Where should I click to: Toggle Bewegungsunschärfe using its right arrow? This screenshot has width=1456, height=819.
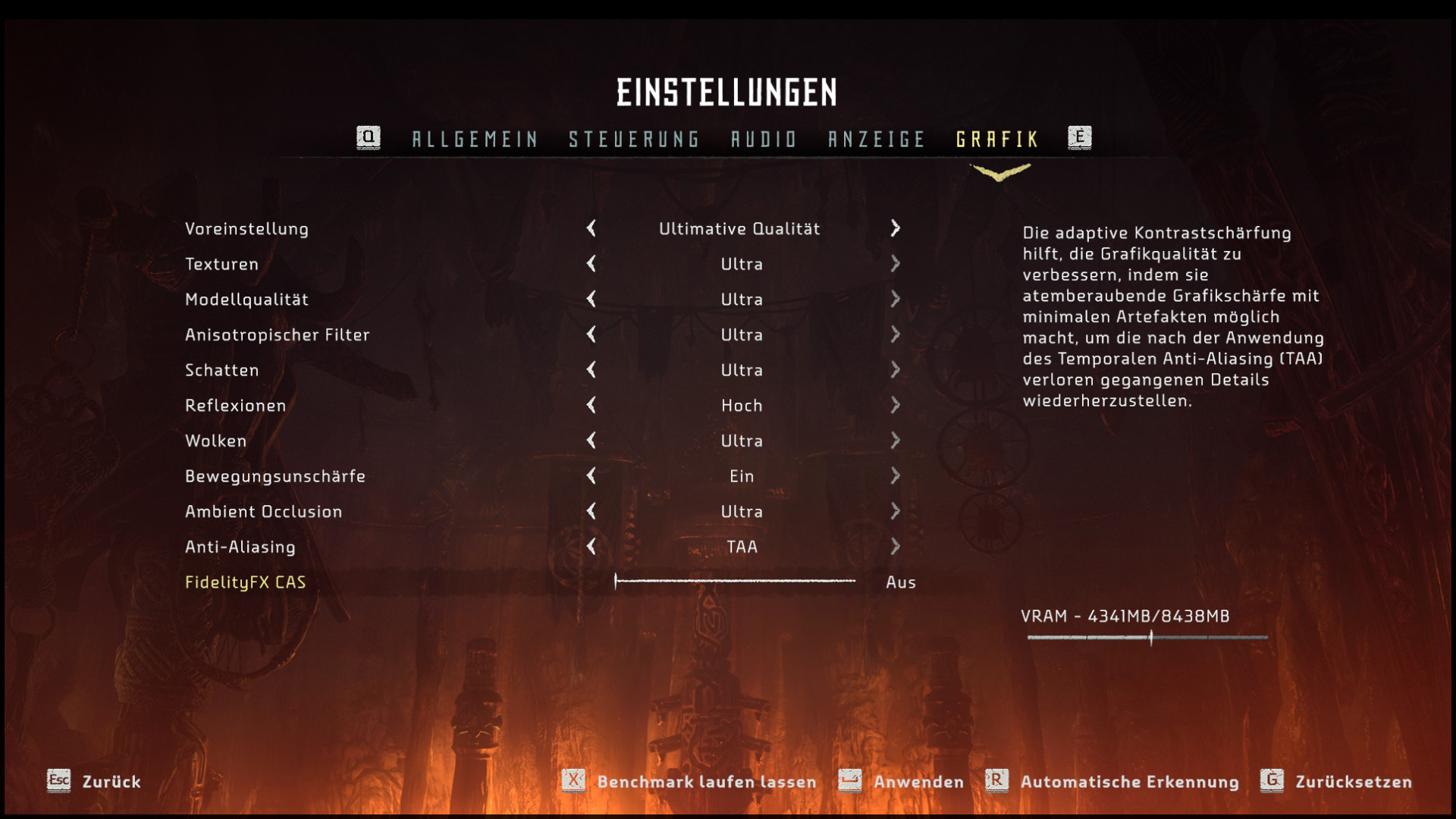pyautogui.click(x=896, y=476)
